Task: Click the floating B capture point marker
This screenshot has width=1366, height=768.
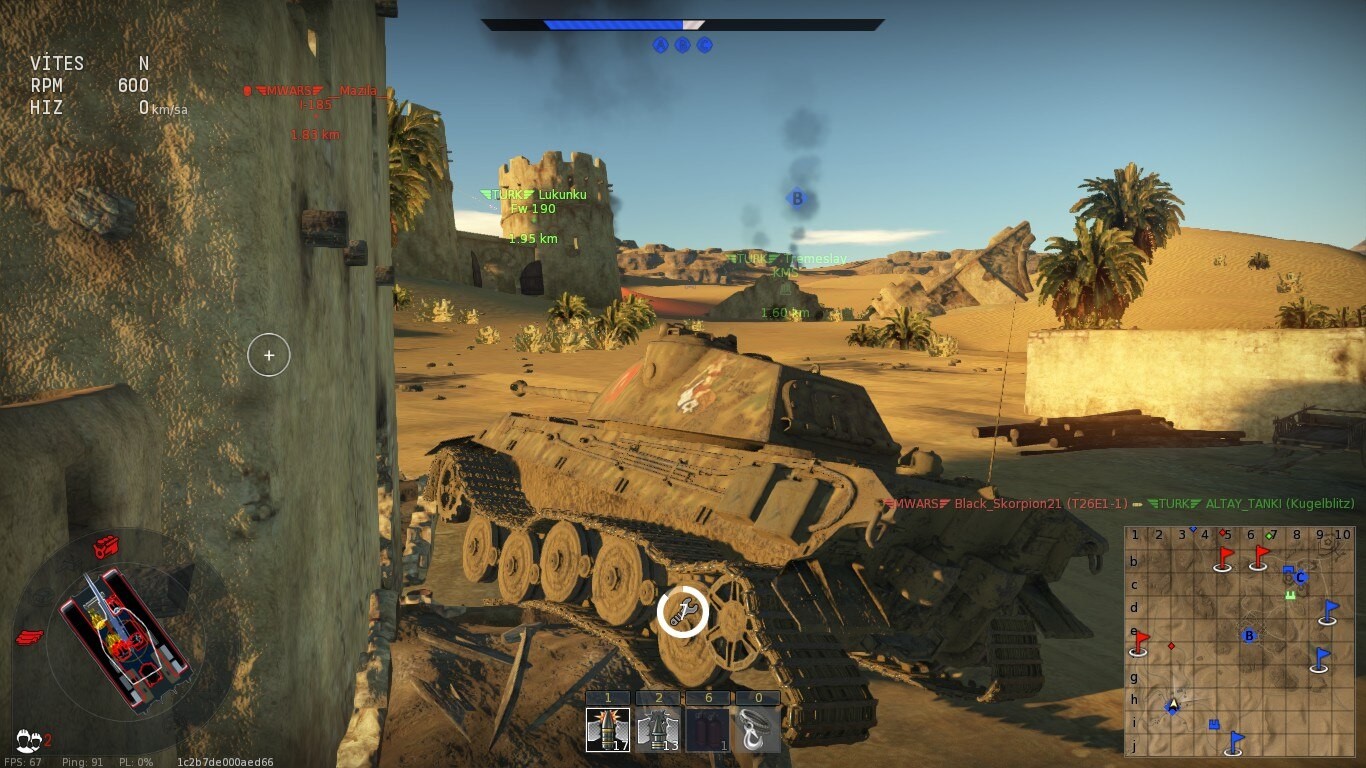Action: (x=797, y=198)
